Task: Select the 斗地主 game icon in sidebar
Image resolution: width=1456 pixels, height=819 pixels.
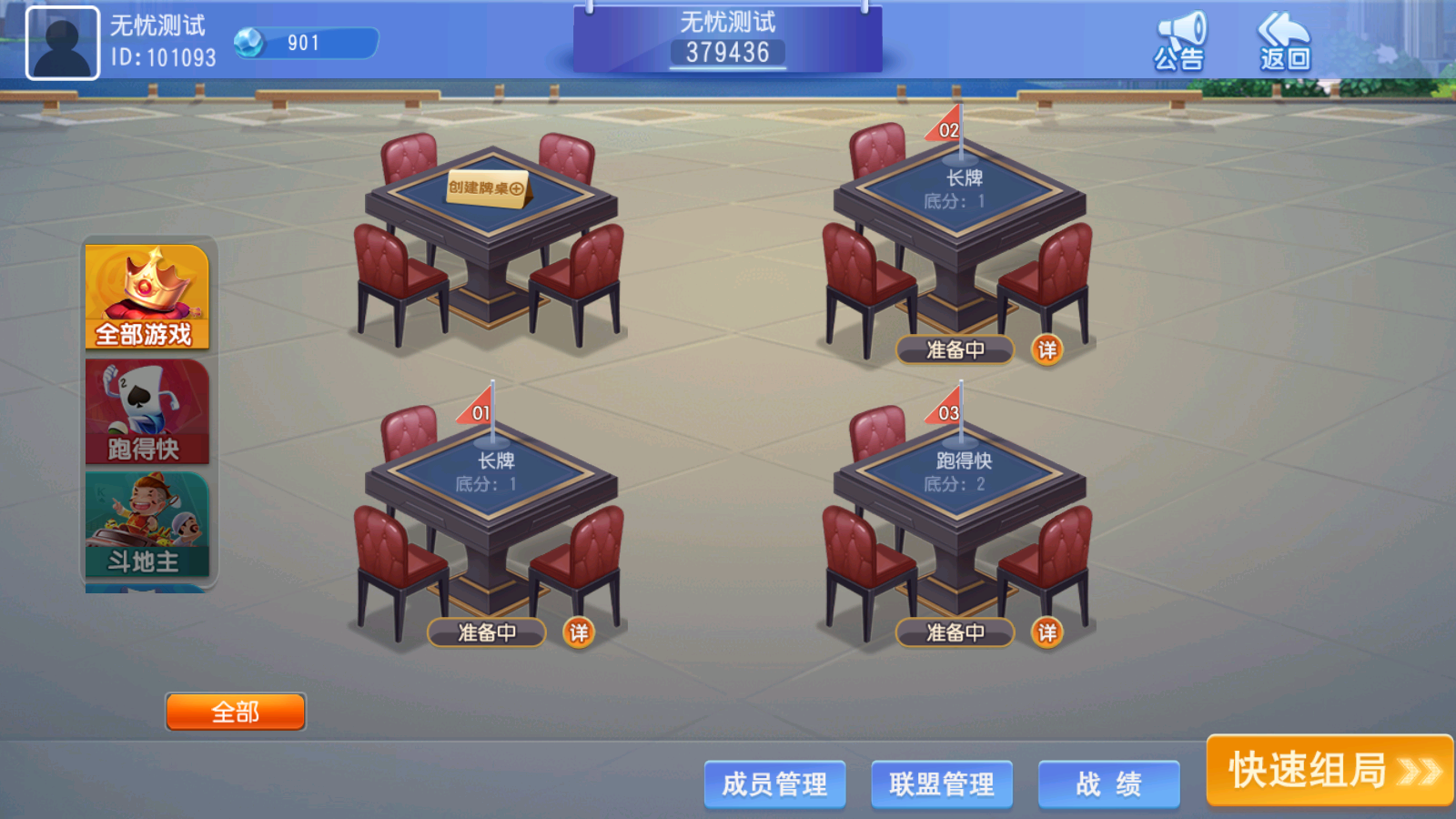Action: click(x=147, y=523)
